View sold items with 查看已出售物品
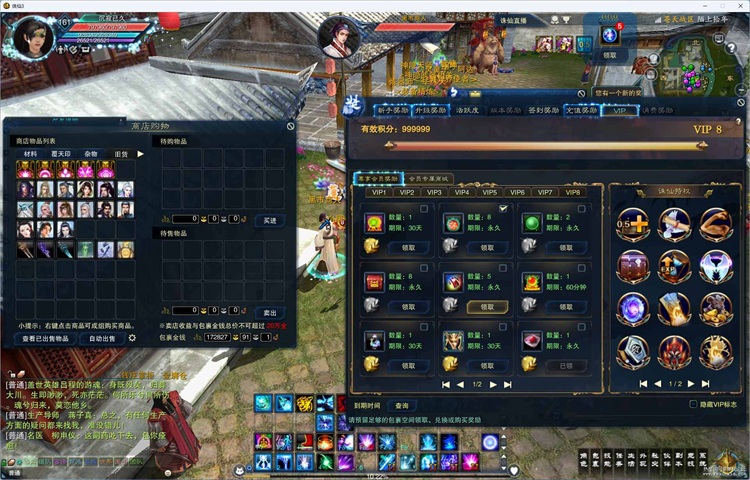This screenshot has height=480, width=750. [x=45, y=339]
